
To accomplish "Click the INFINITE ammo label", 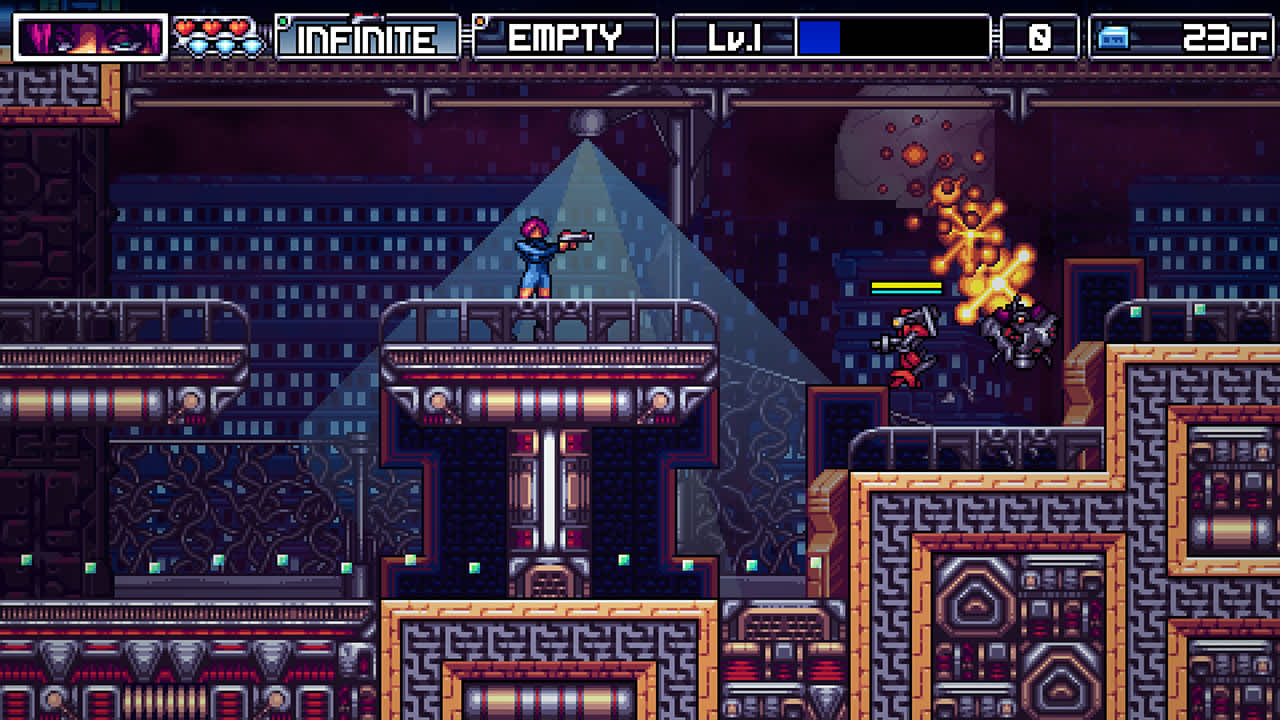I will pos(364,38).
